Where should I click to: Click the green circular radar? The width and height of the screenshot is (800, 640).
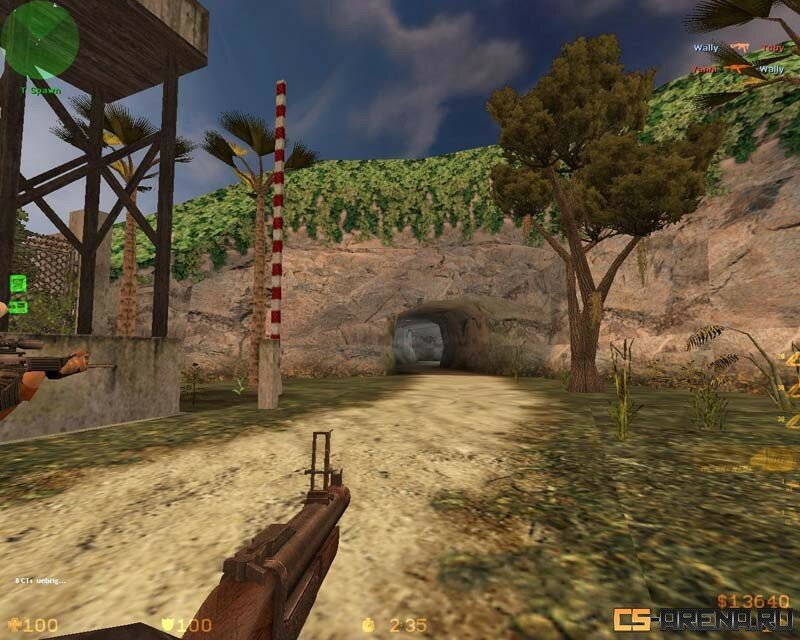(39, 38)
